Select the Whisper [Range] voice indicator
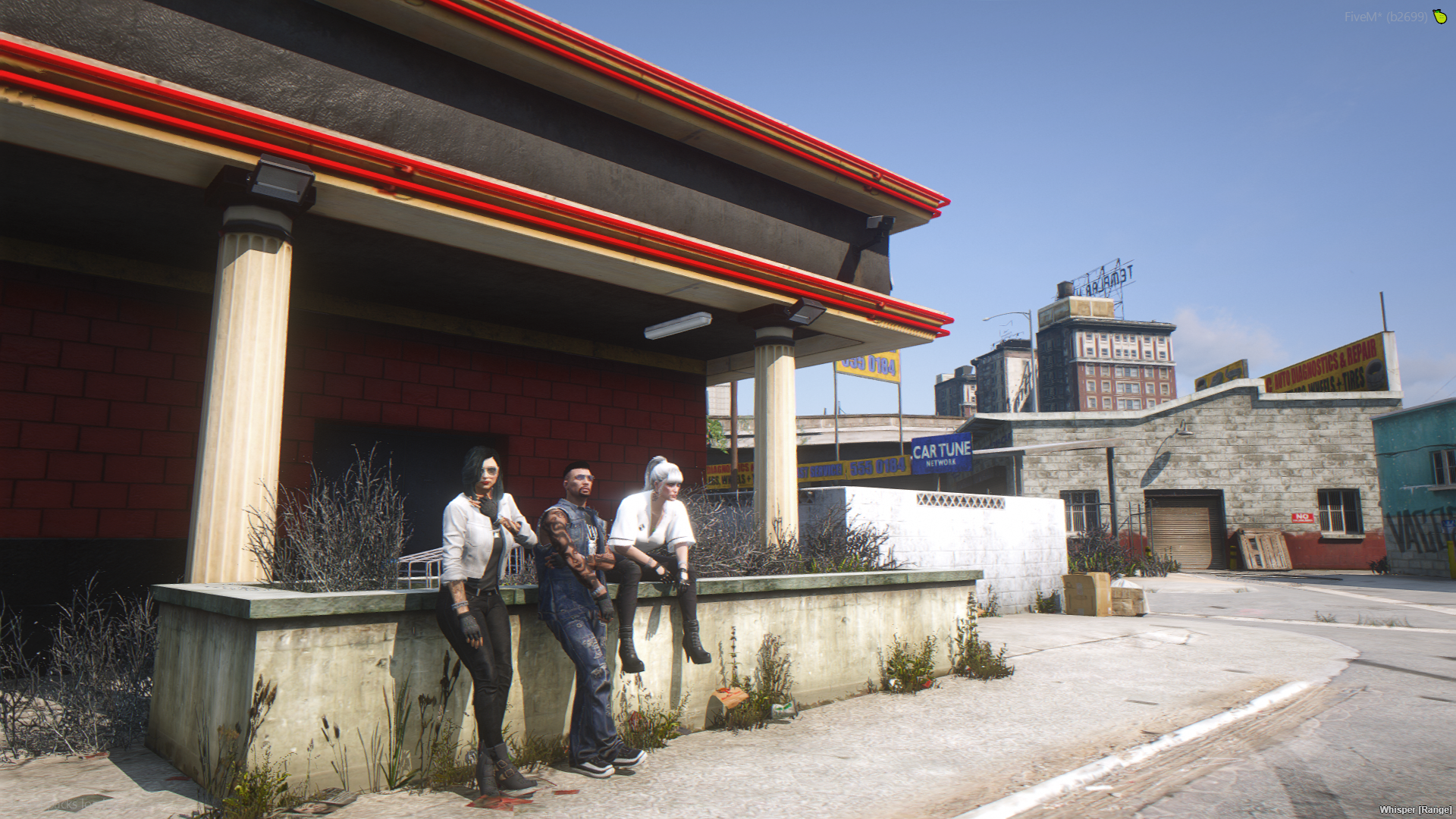1456x819 pixels. 1415,810
